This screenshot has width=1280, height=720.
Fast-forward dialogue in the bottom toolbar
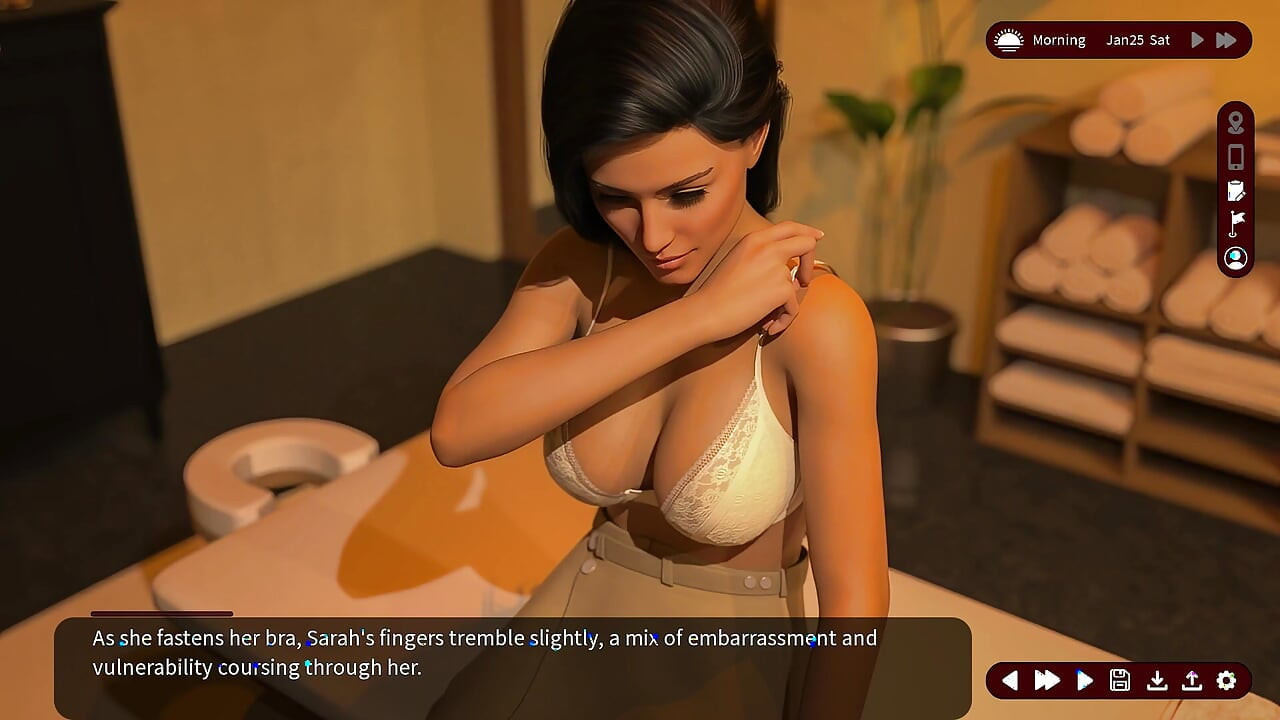coord(1047,681)
